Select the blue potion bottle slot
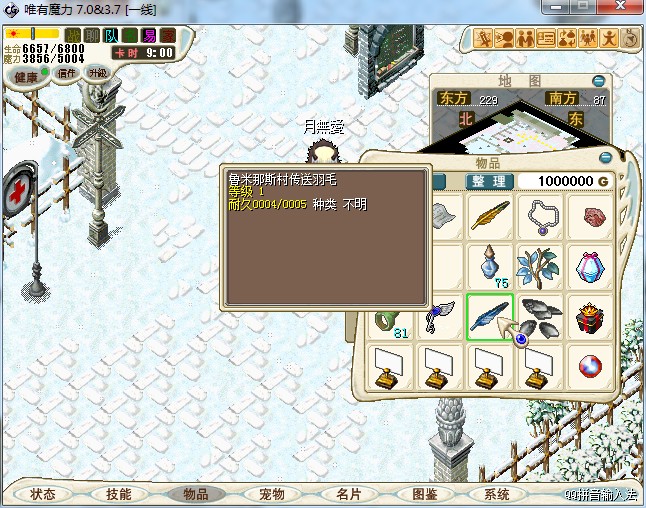This screenshot has height=508, width=646. tap(490, 264)
